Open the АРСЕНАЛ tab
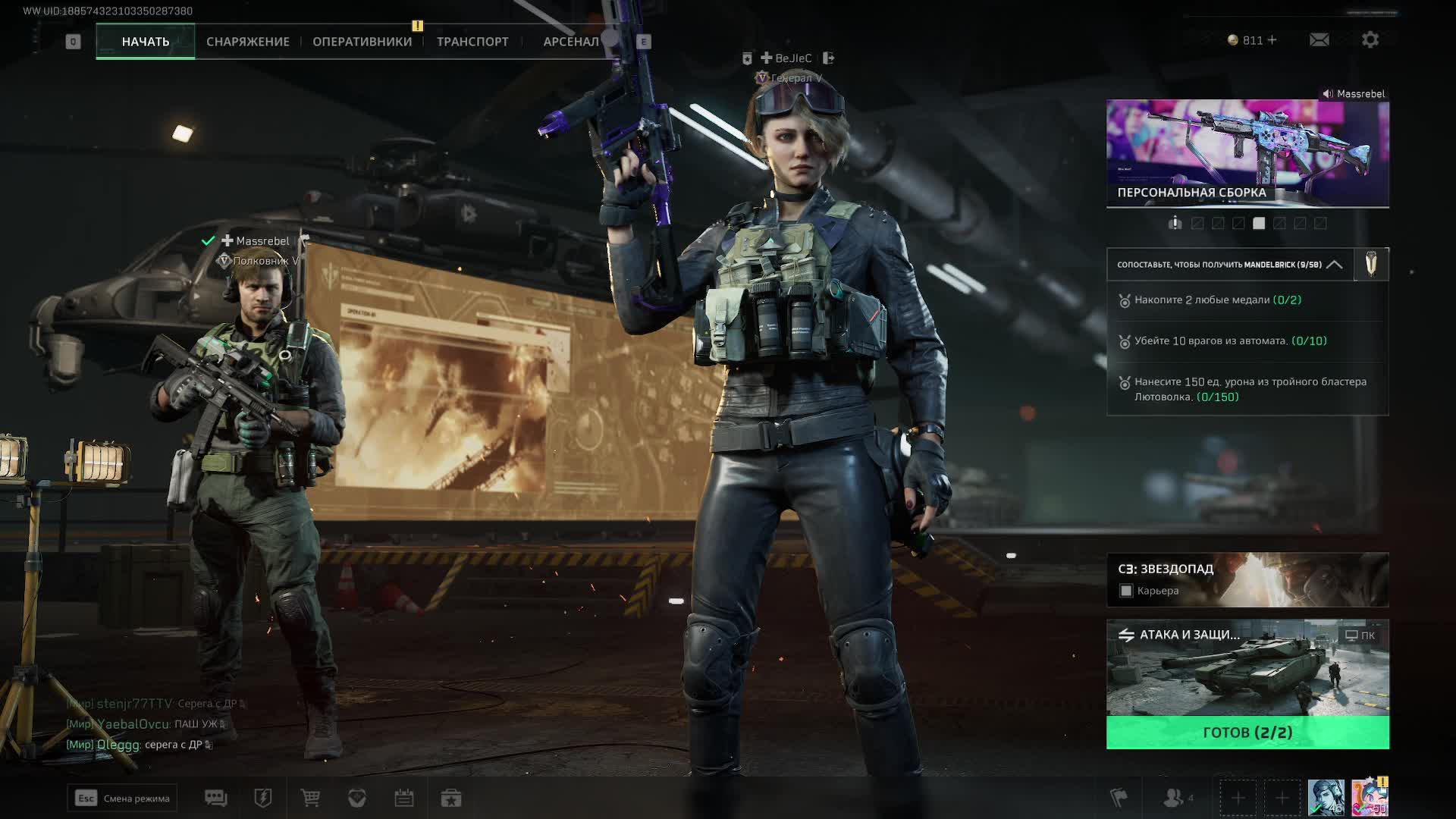Image resolution: width=1456 pixels, height=819 pixels. 570,42
